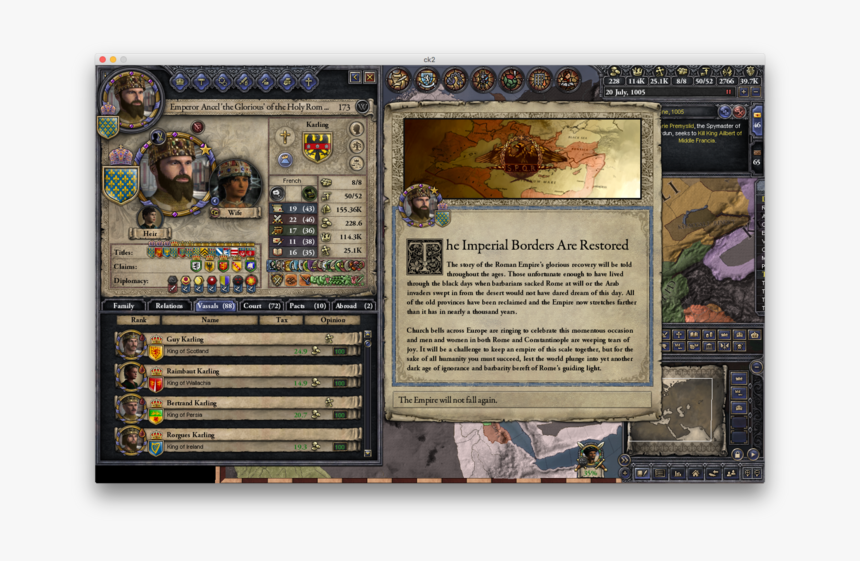Select Rorgues Karling, King of Ireland
The width and height of the screenshot is (860, 561).
[x=238, y=440]
